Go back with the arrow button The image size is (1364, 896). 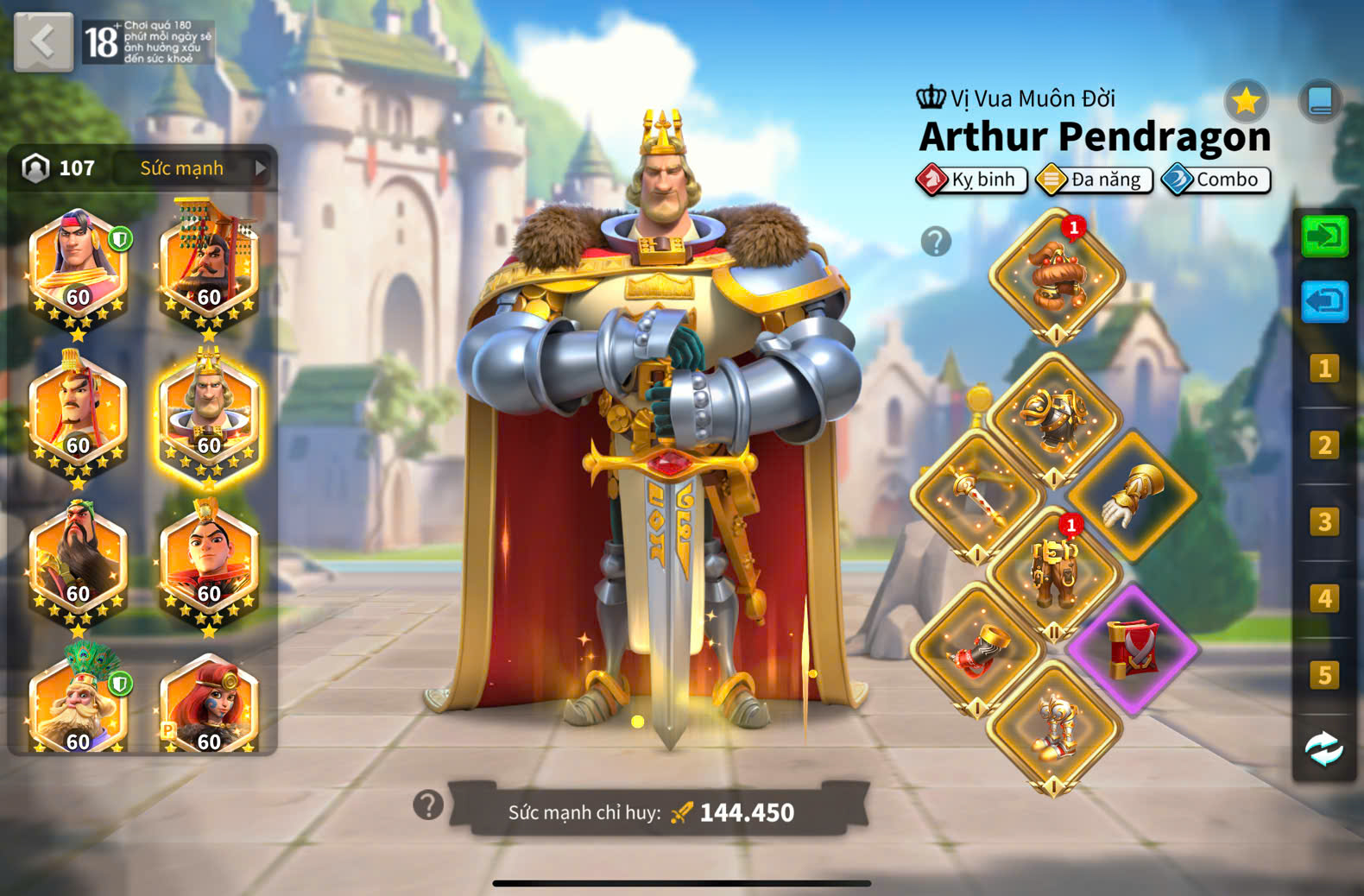[43, 41]
